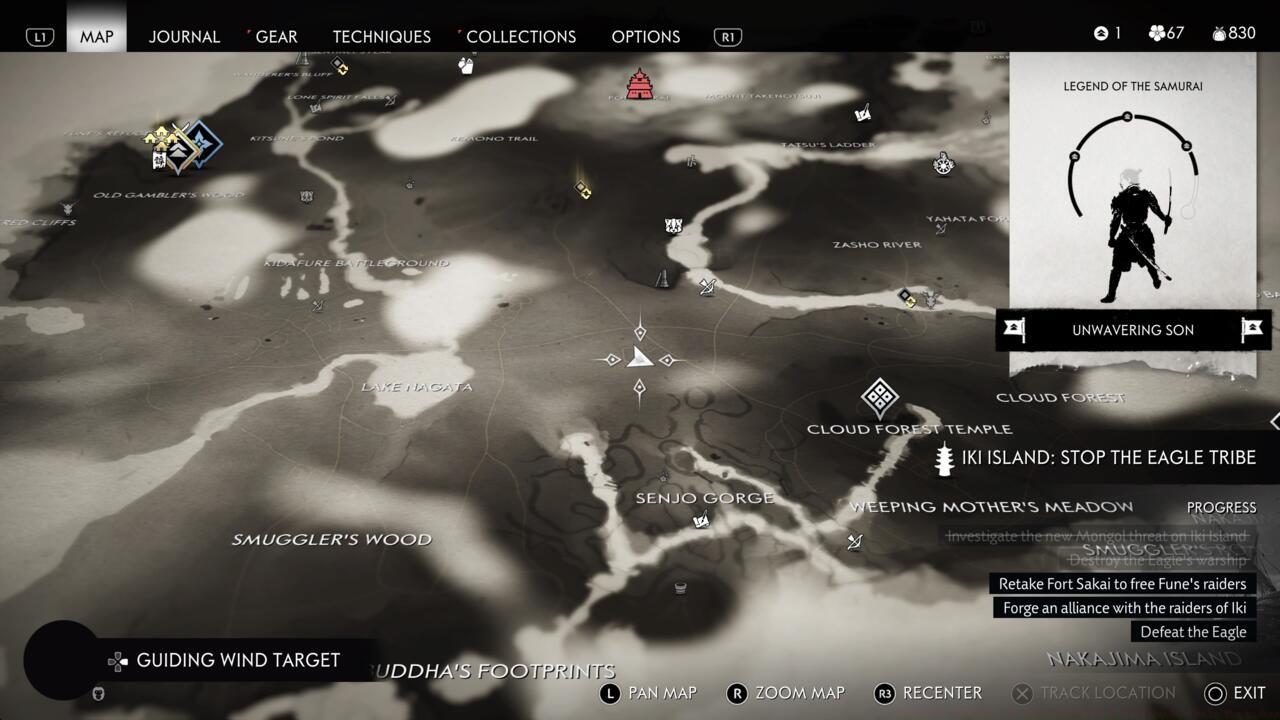Select the Techniques tab
Image resolution: width=1280 pixels, height=720 pixels.
[381, 36]
